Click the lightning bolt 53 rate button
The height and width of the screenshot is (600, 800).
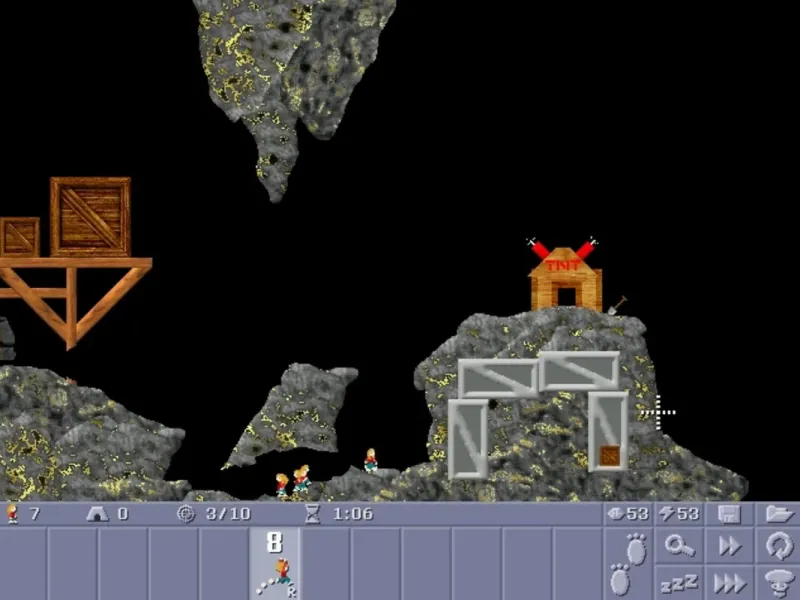679,513
